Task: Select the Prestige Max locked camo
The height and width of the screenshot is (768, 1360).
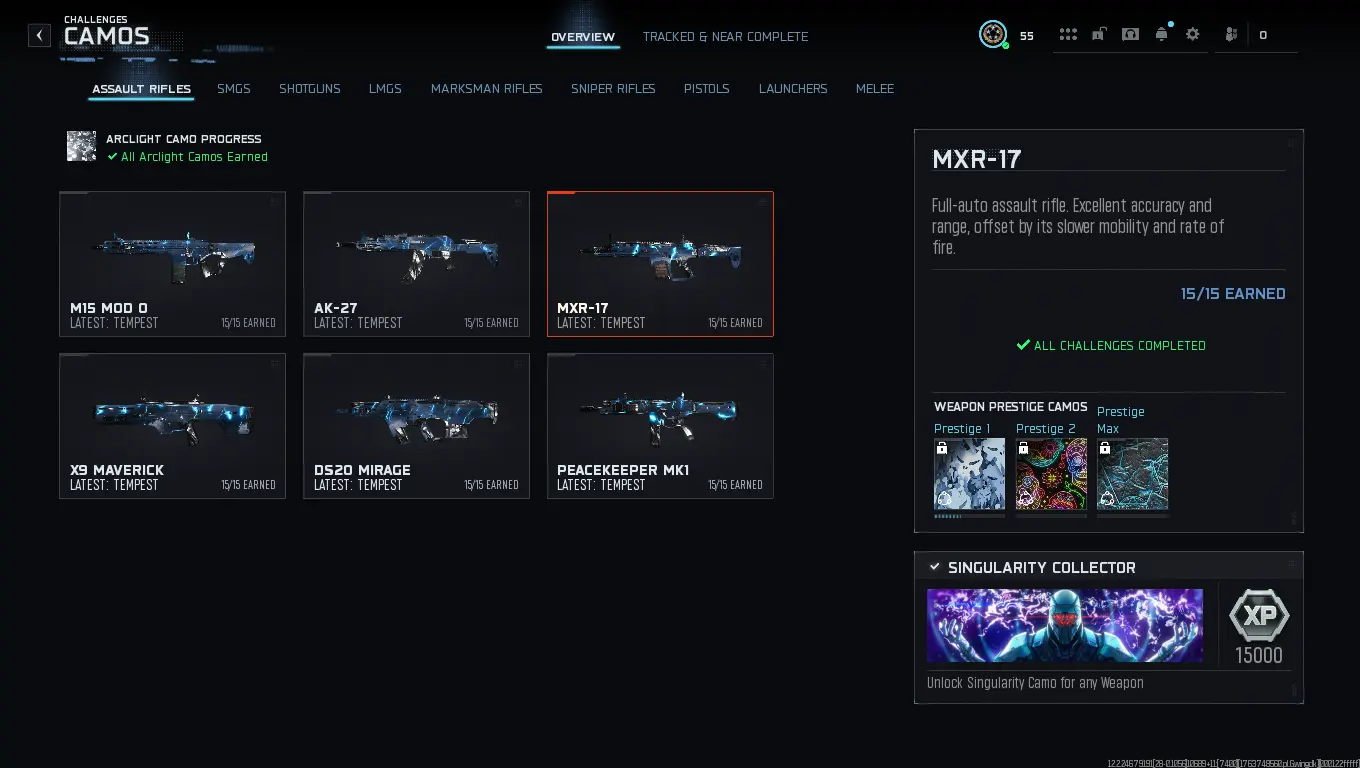Action: pyautogui.click(x=1132, y=475)
